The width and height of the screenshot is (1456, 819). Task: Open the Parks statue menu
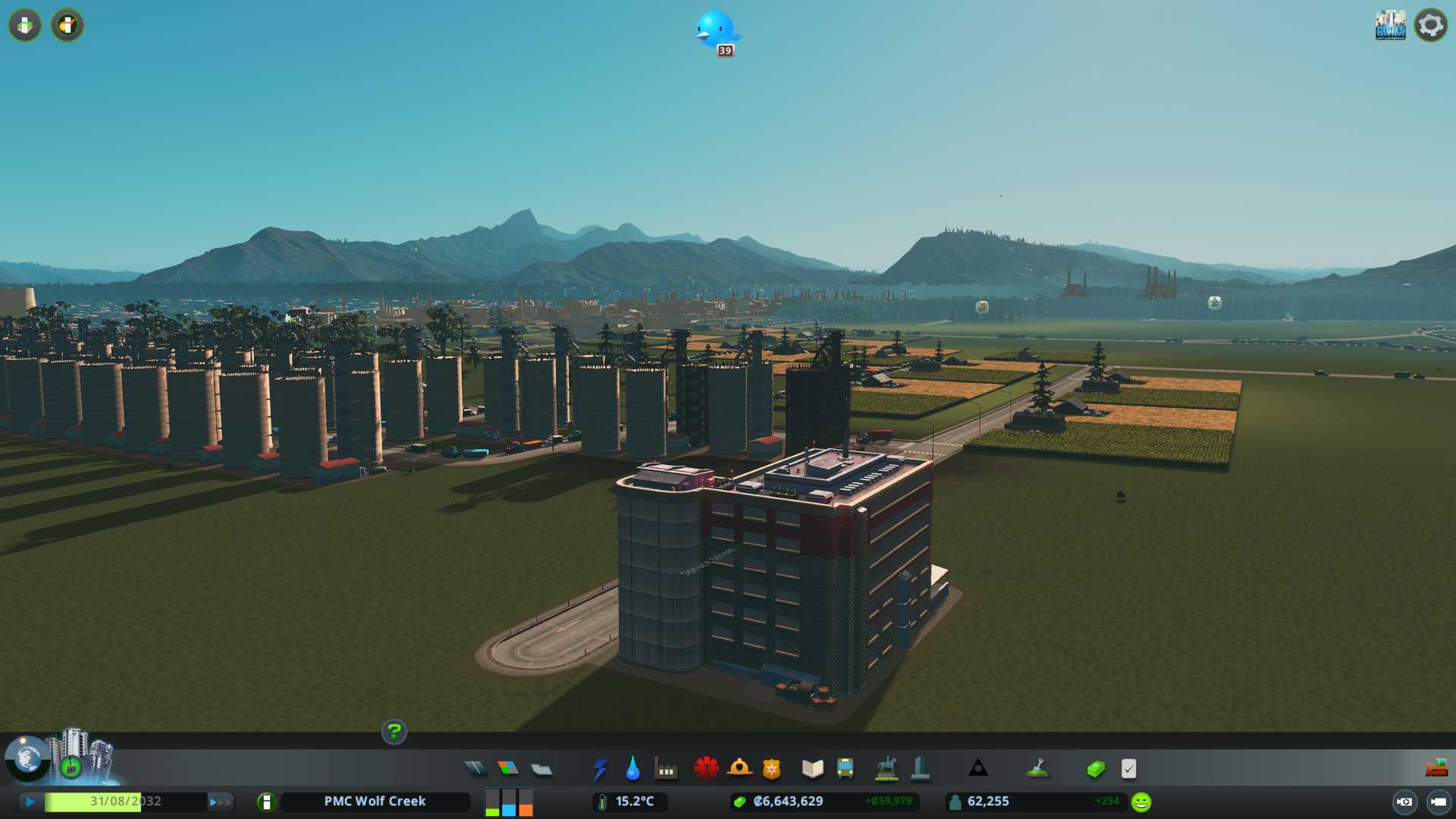click(x=886, y=769)
